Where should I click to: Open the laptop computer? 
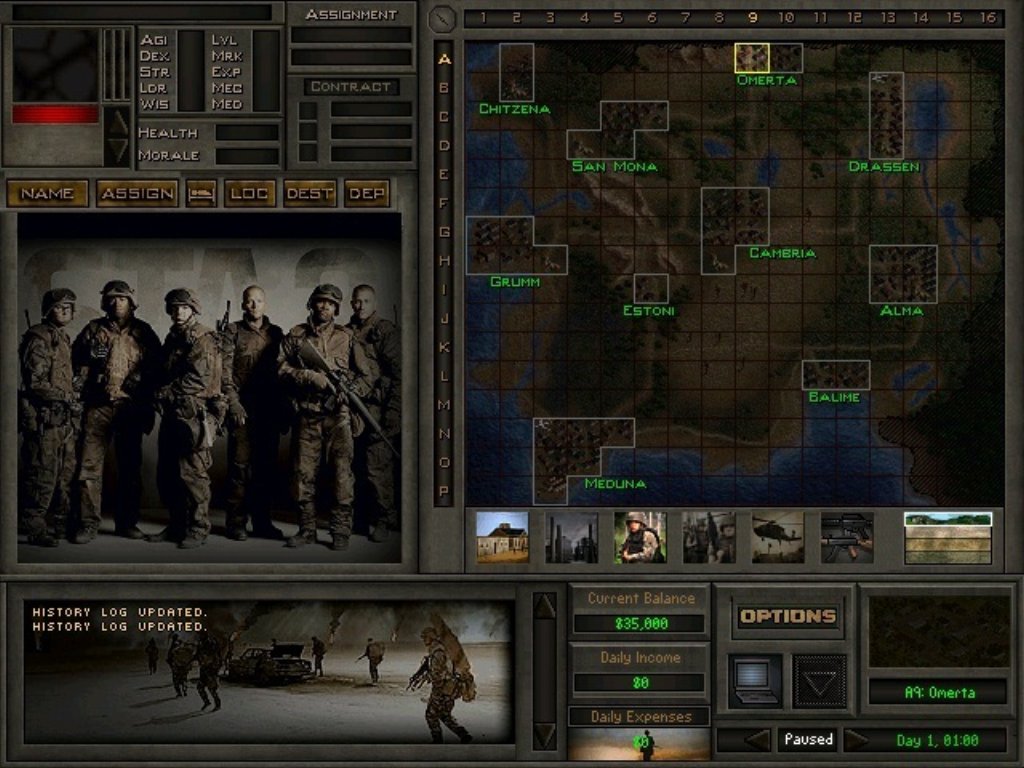755,681
